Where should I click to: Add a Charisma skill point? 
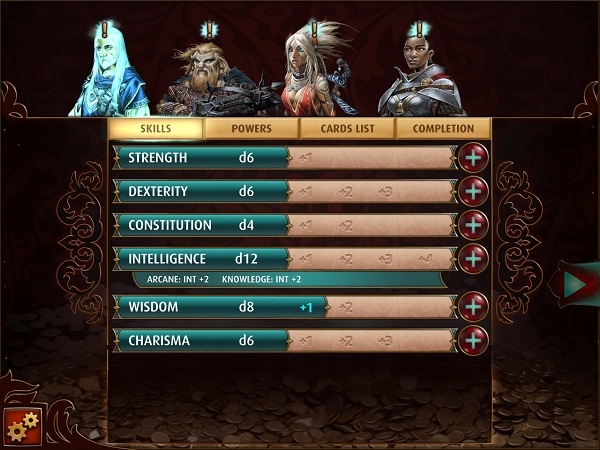point(473,340)
